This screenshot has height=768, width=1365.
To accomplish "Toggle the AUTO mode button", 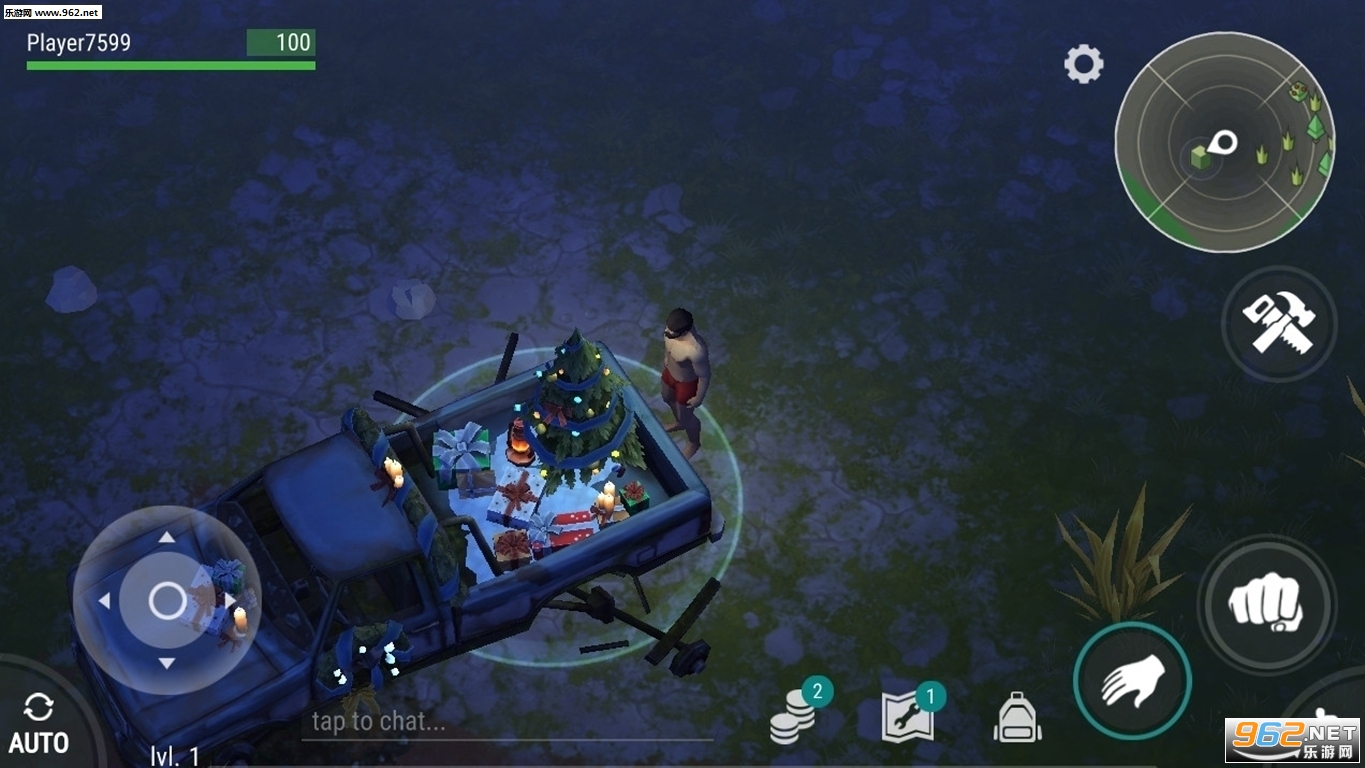I will click(x=39, y=724).
